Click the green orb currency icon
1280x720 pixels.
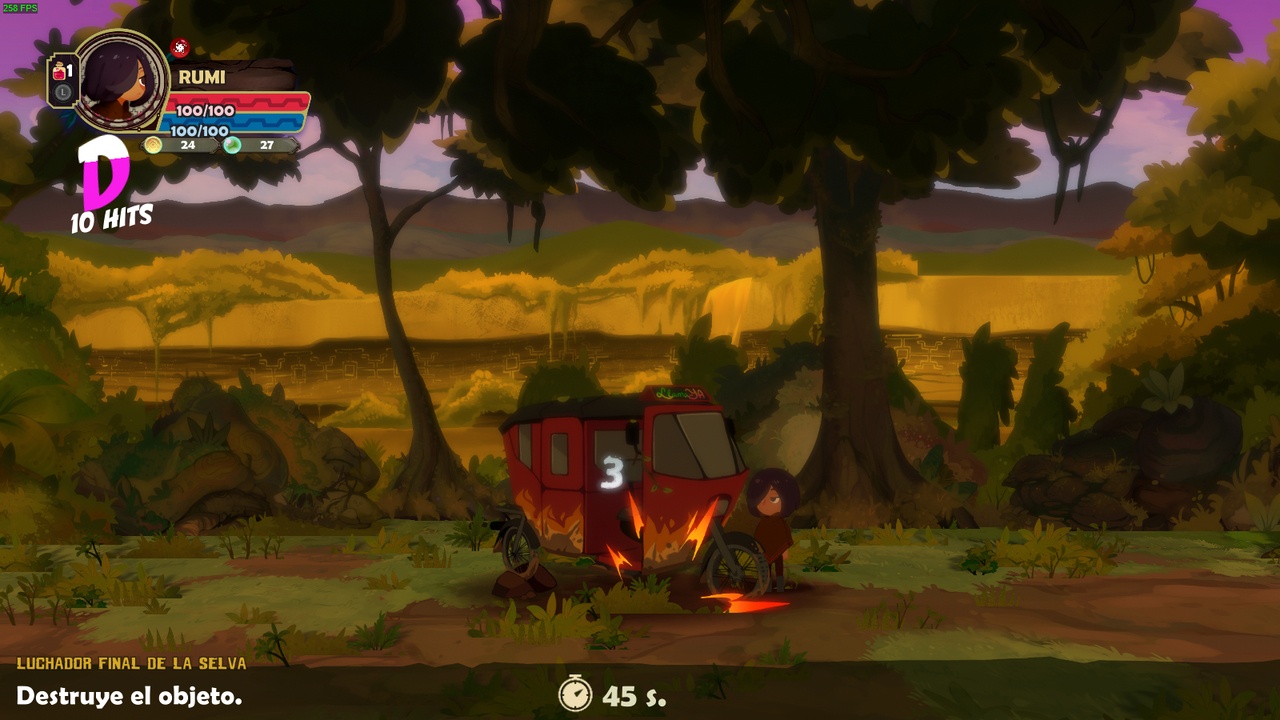coord(232,145)
